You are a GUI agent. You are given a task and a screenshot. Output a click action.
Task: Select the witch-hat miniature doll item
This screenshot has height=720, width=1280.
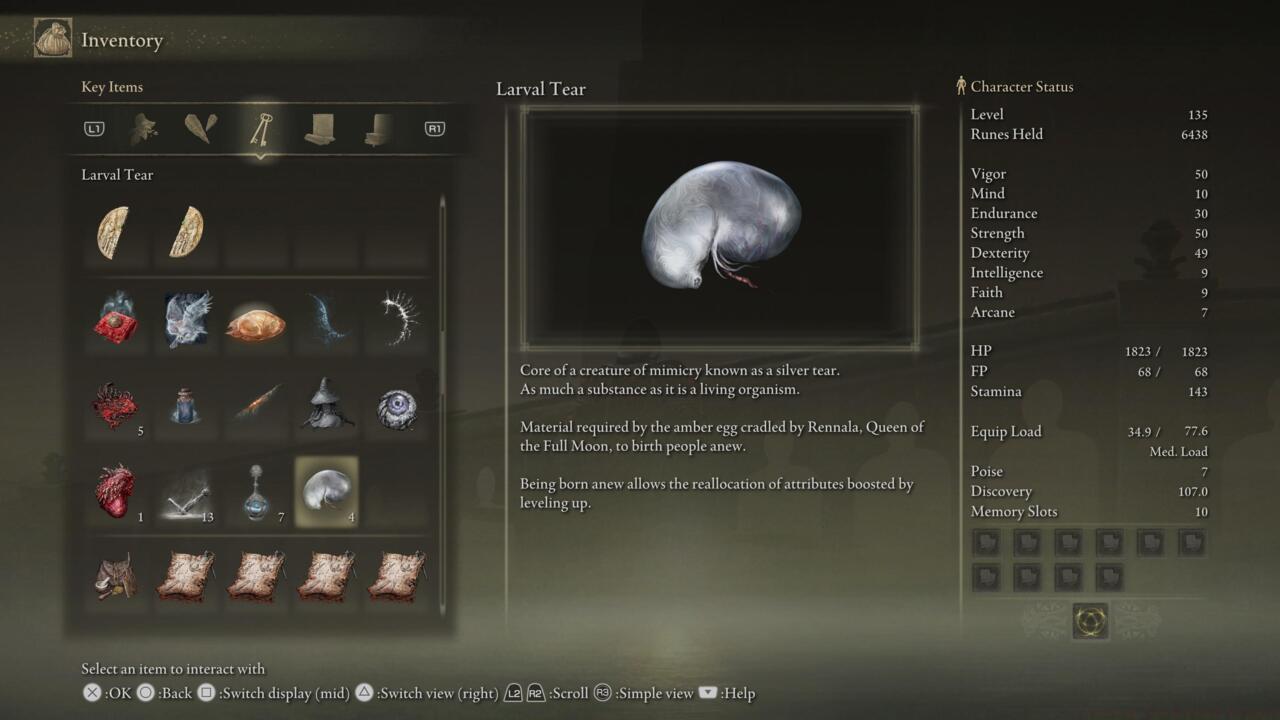(326, 406)
